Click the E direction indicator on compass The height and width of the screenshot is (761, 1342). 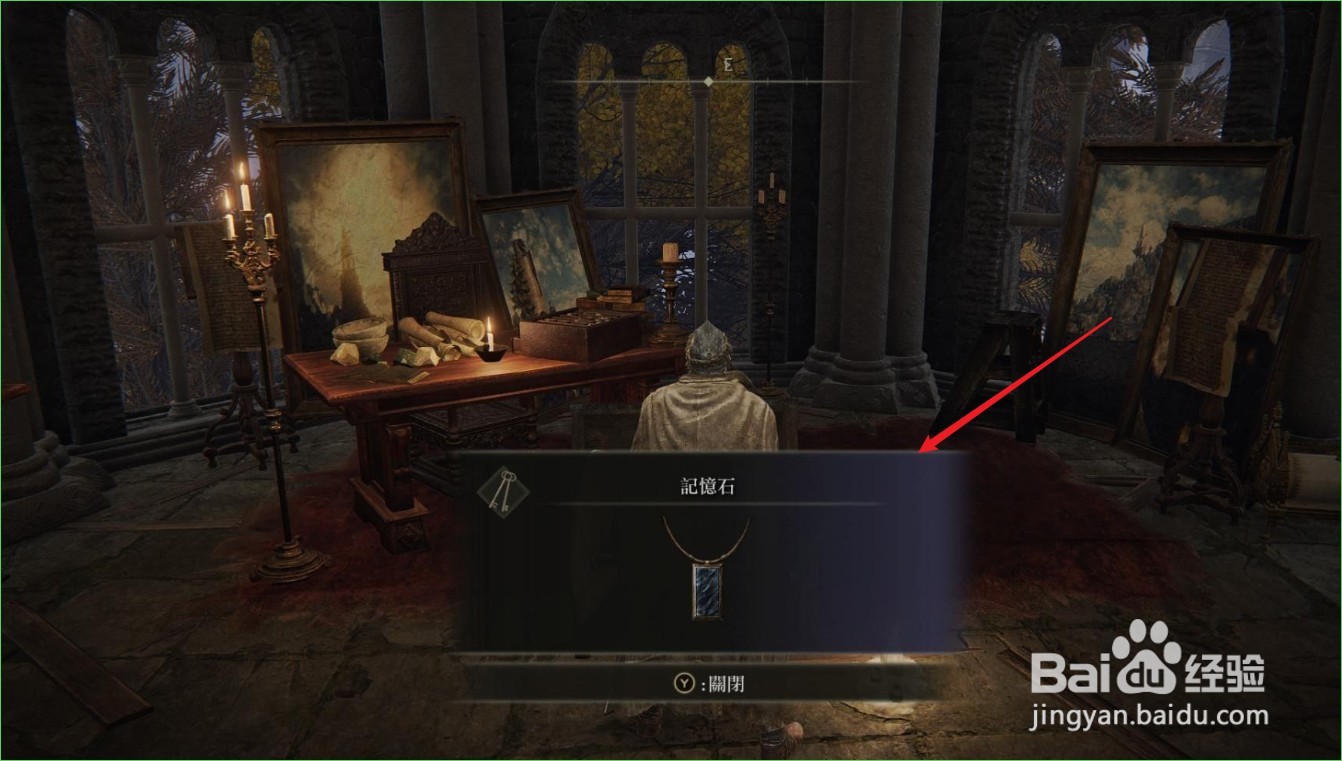(x=728, y=62)
